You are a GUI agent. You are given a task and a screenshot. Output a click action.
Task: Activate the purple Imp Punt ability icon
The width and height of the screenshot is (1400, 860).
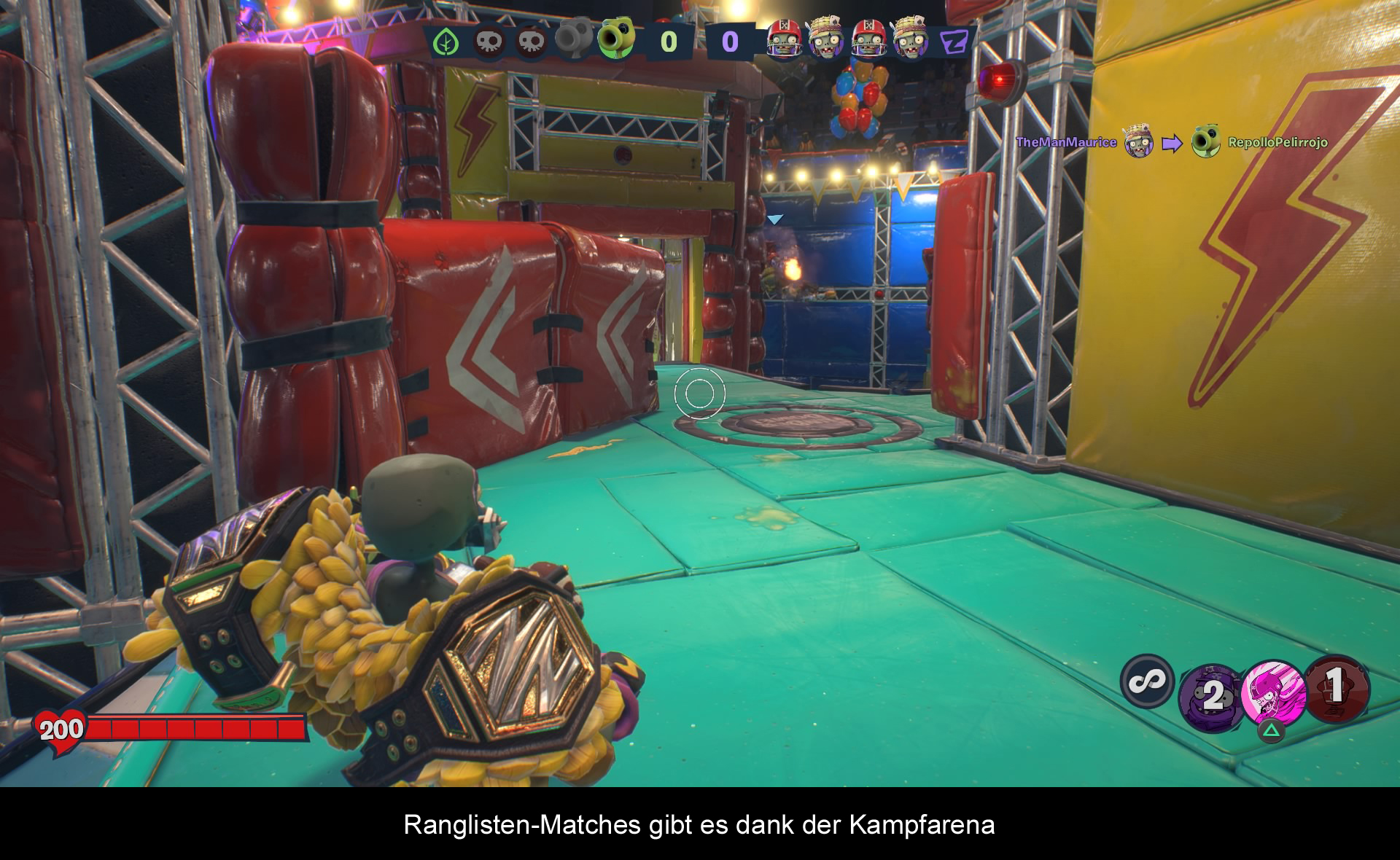click(1211, 696)
